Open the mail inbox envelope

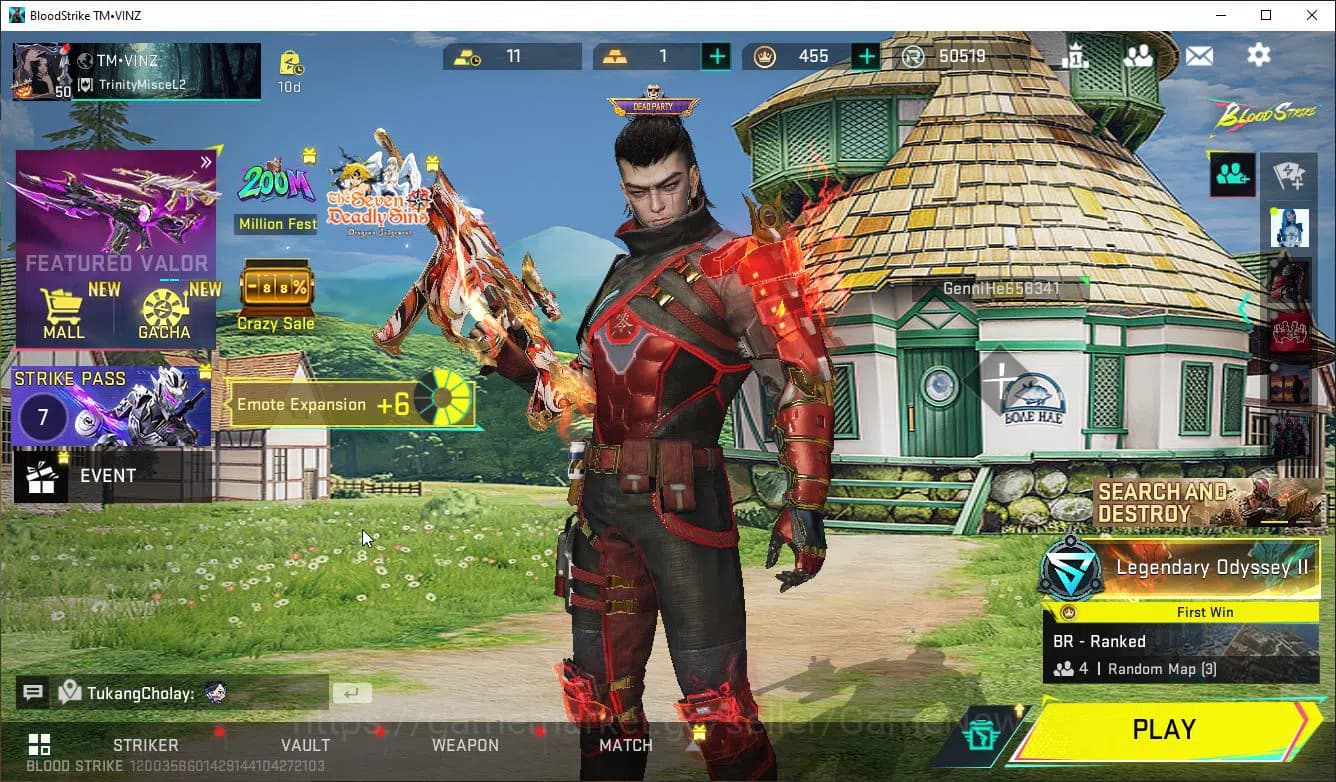[1199, 56]
